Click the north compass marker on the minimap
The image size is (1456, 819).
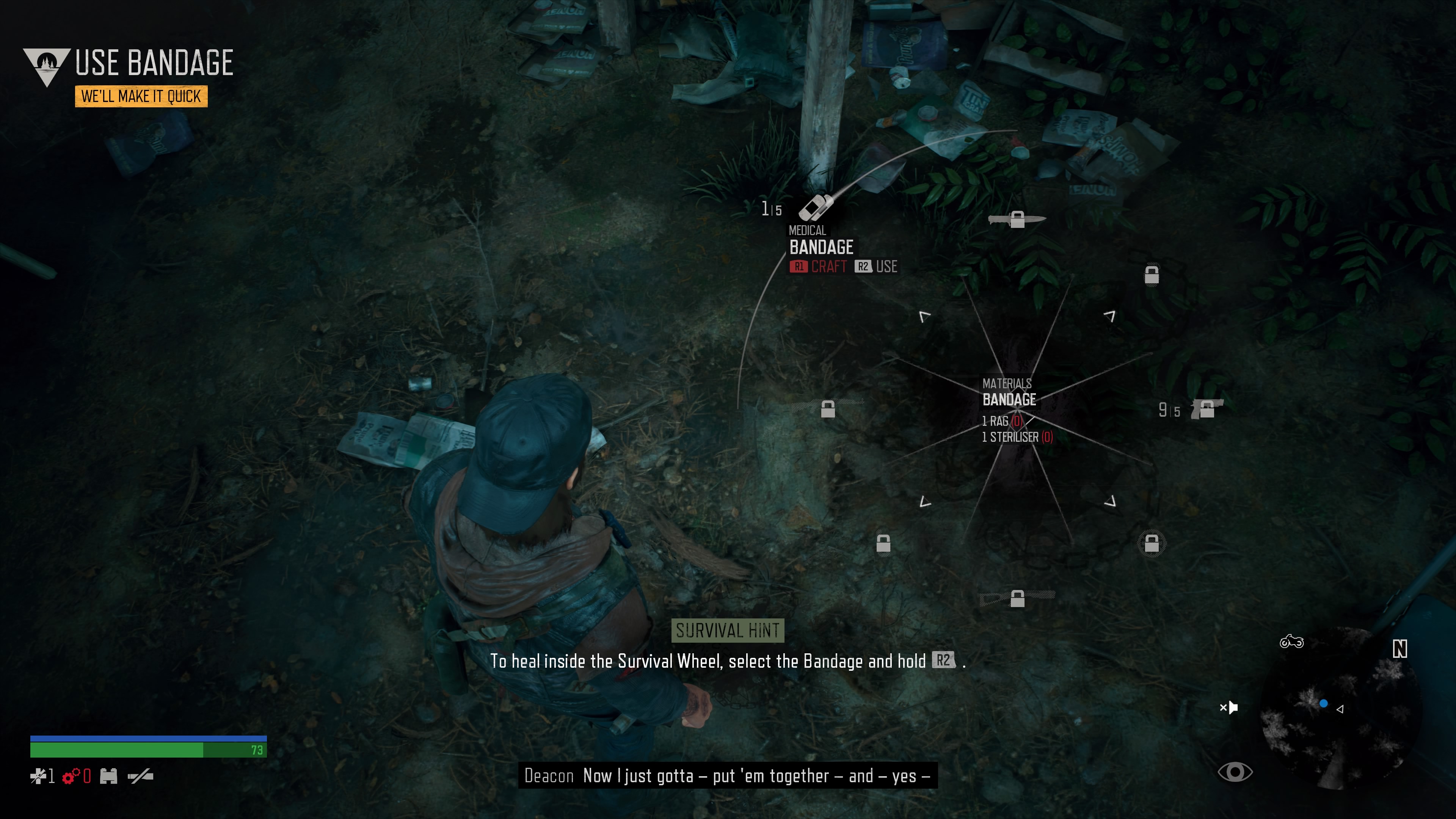tap(1400, 649)
